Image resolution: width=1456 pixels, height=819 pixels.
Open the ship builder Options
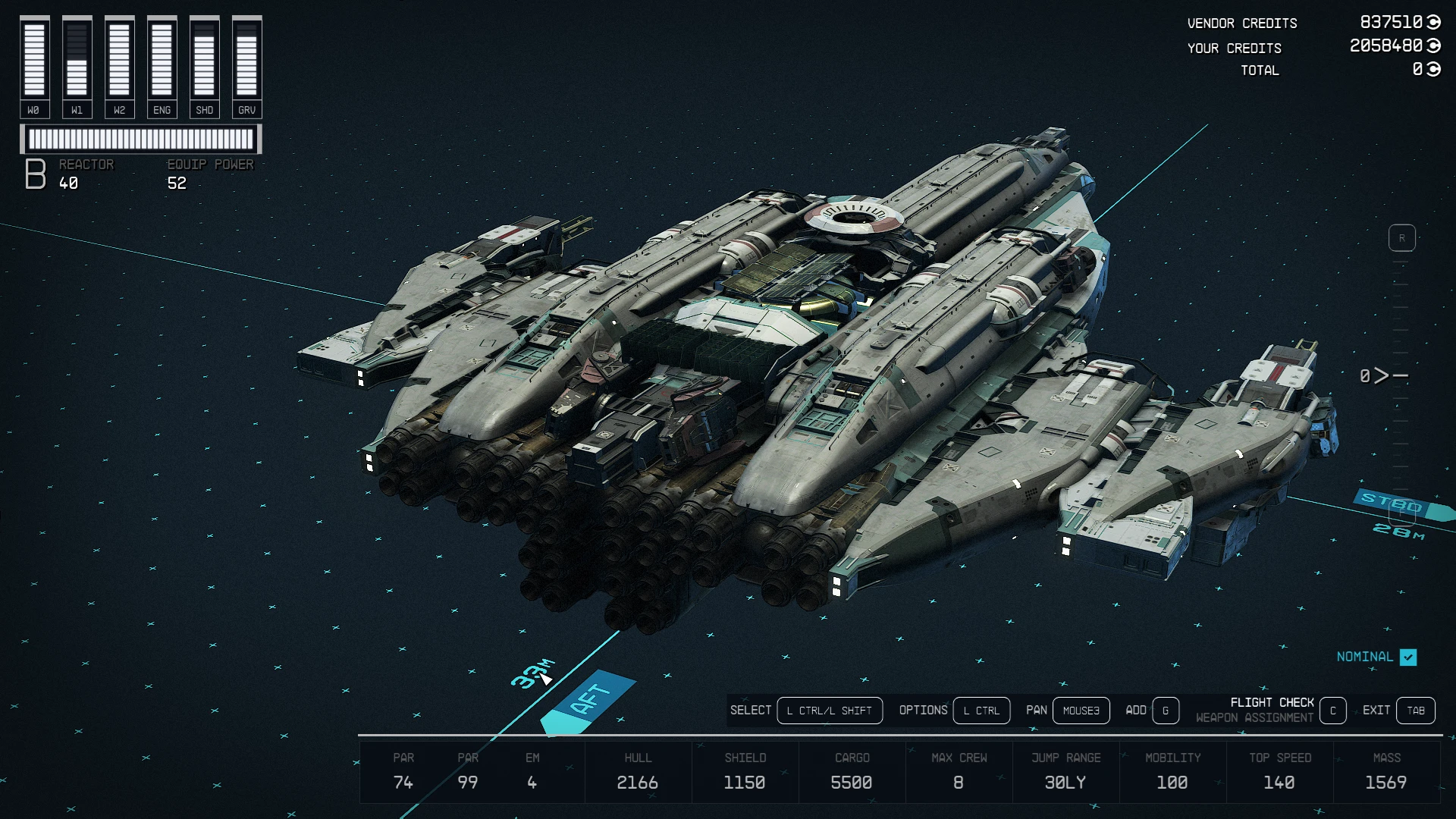[x=981, y=711]
